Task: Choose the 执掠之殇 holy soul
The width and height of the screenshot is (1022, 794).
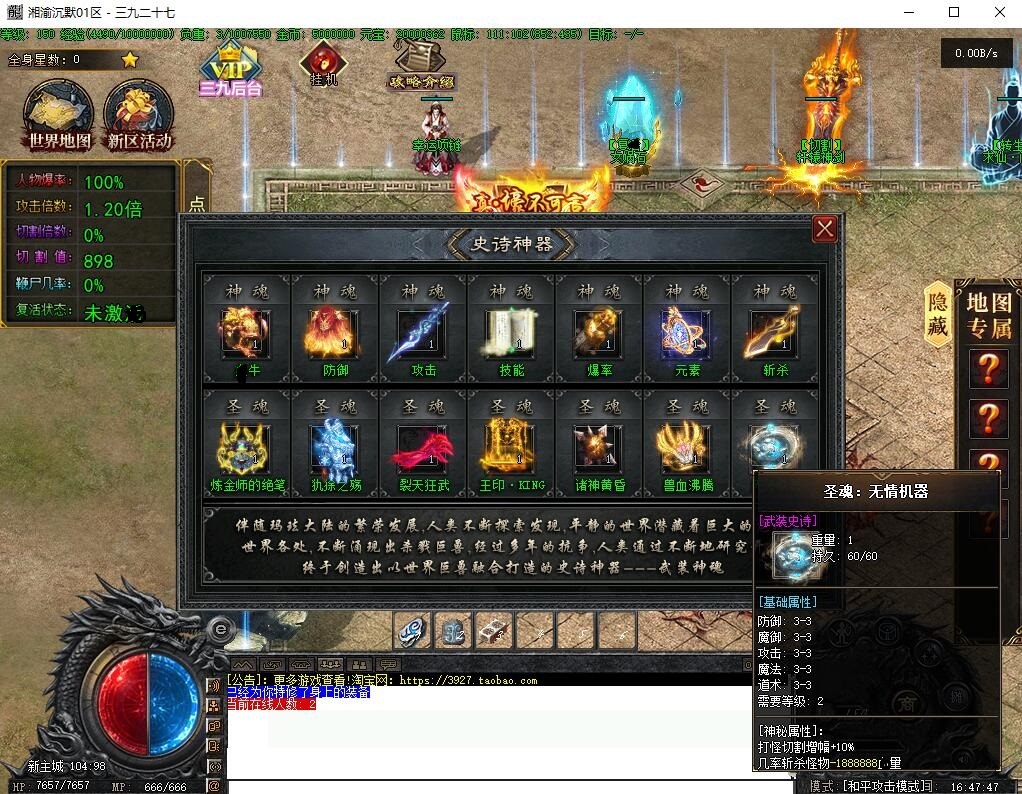Action: (334, 448)
